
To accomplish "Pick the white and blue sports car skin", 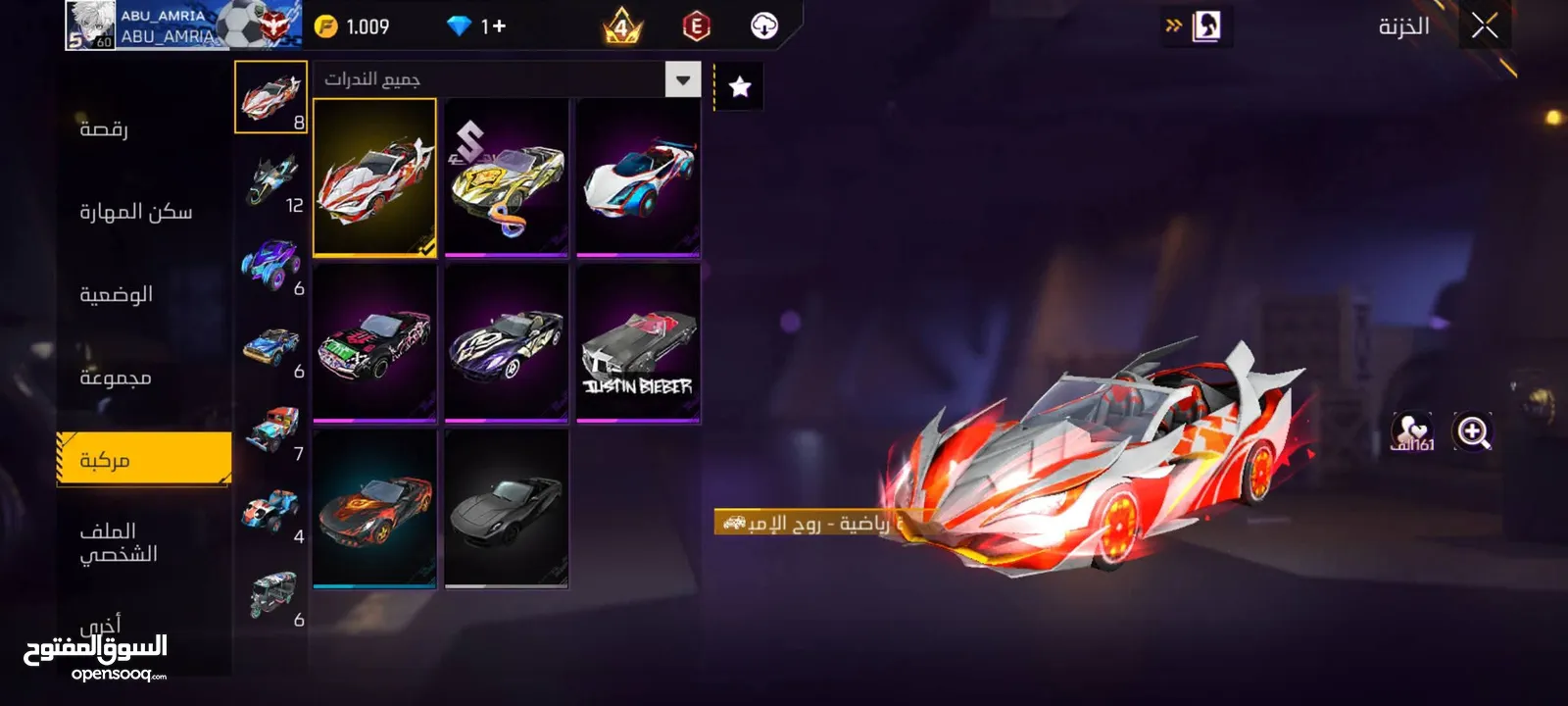I will [638, 176].
